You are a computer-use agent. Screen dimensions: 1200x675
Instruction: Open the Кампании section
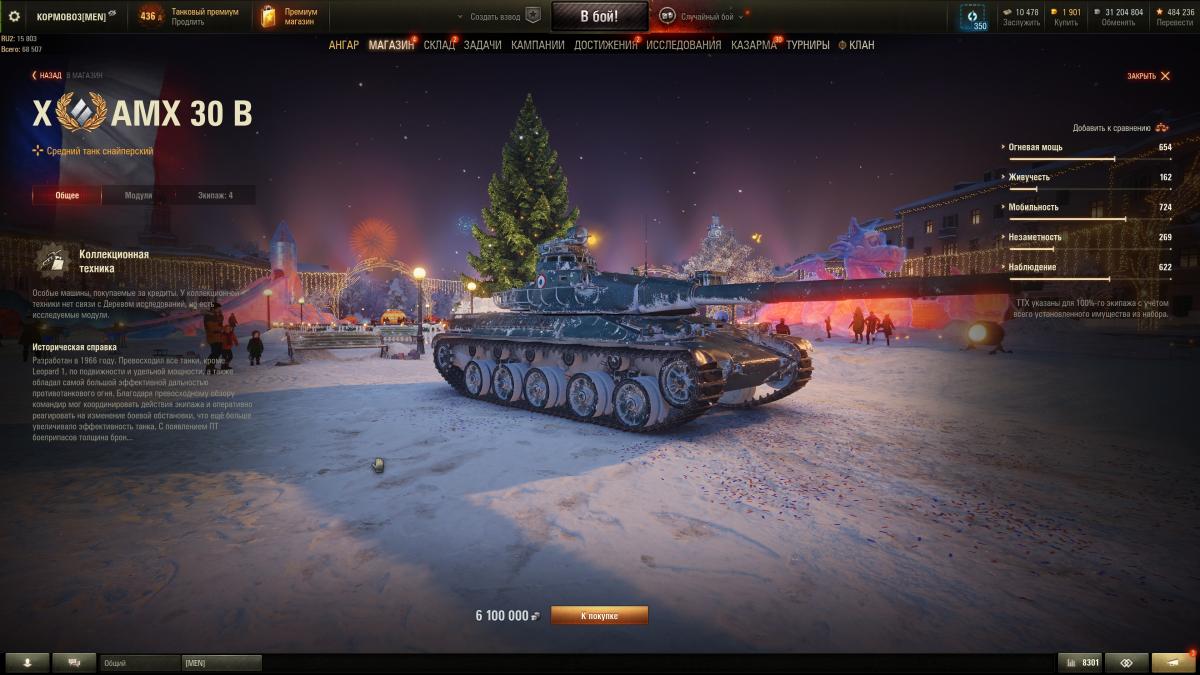pos(537,45)
